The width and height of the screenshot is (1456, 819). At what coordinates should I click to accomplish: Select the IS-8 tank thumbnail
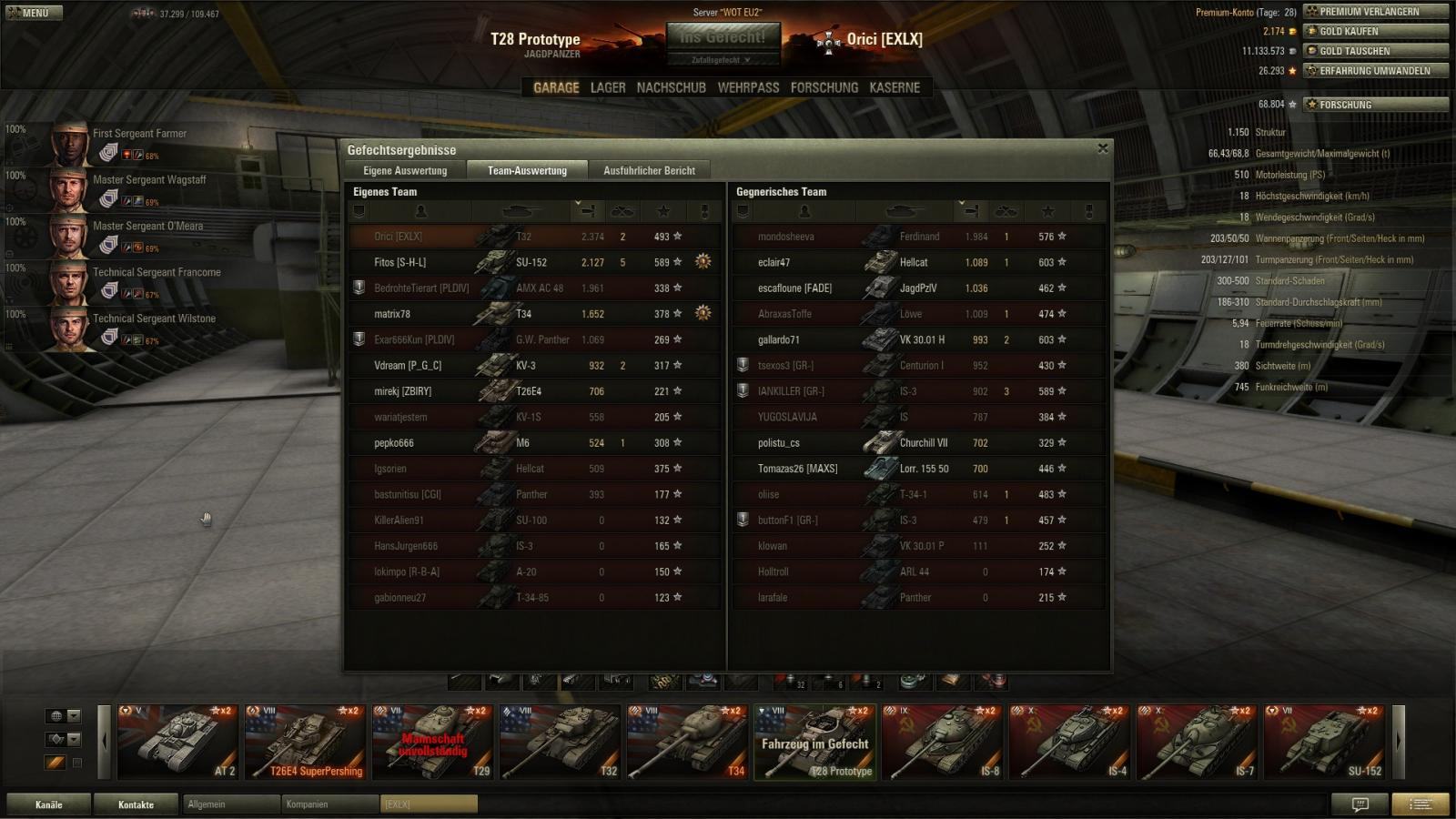tap(943, 743)
